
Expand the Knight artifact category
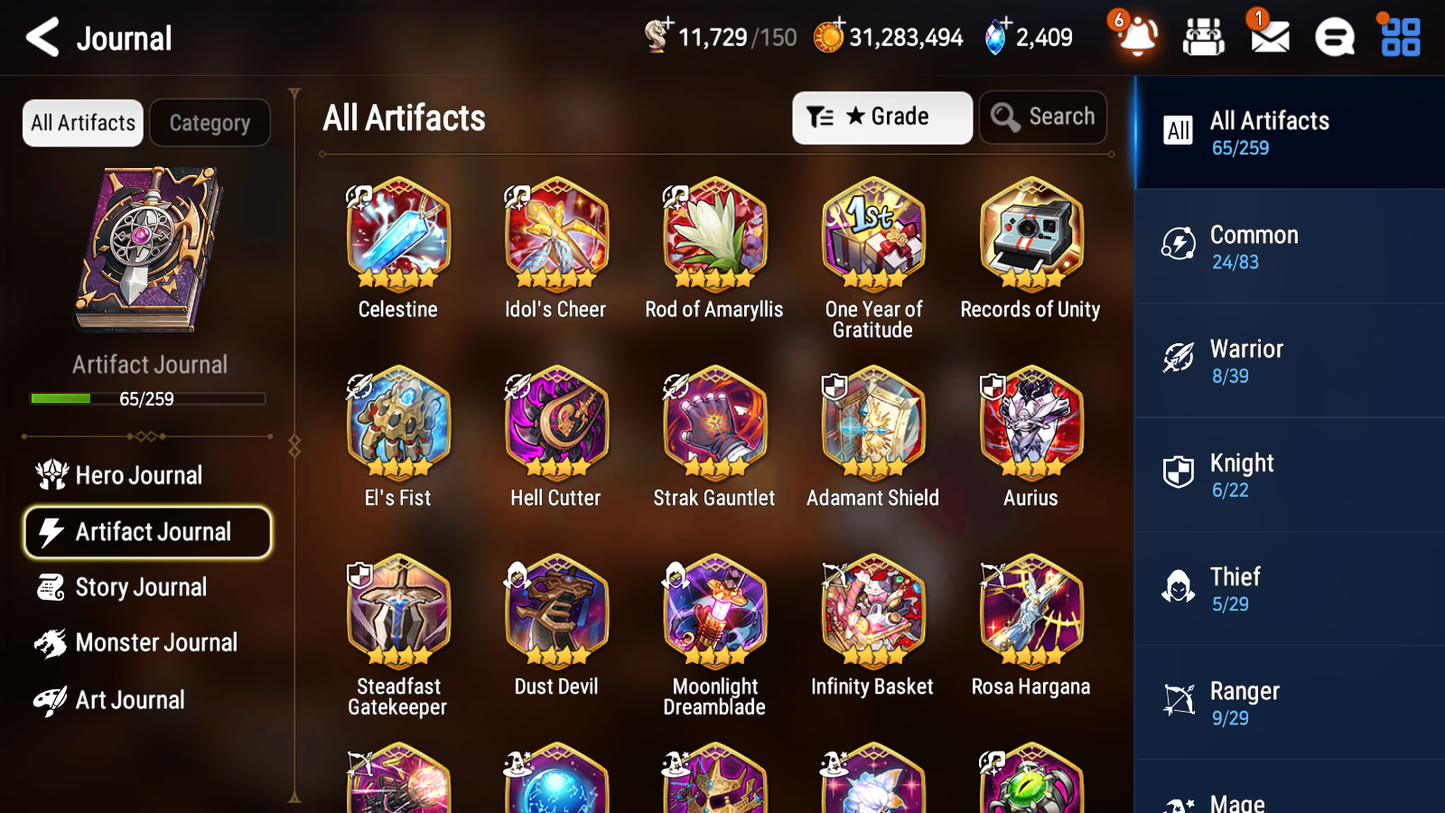coord(1288,474)
